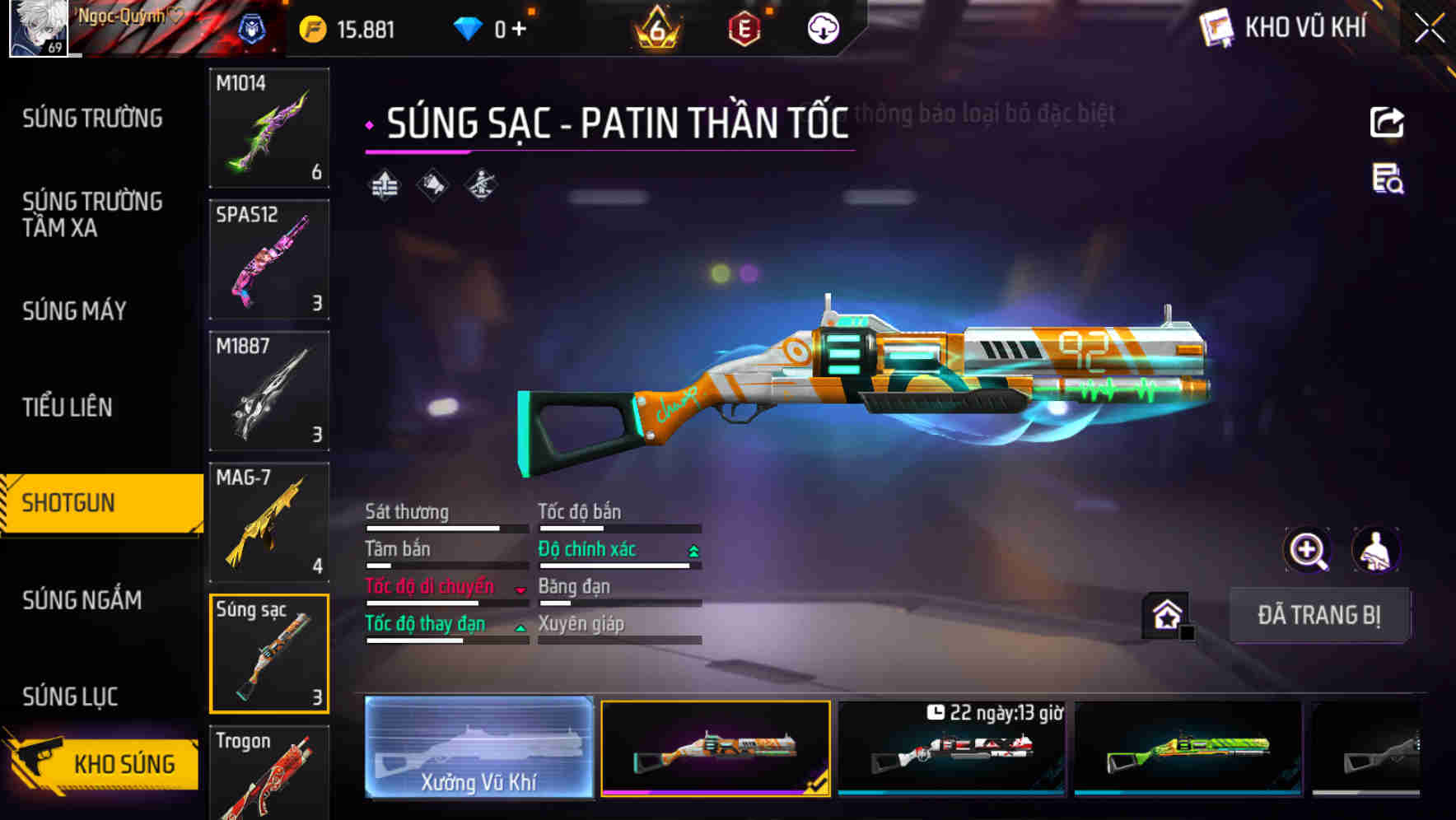
Task: Select the SPAS12 shotgun tile
Action: [x=269, y=259]
